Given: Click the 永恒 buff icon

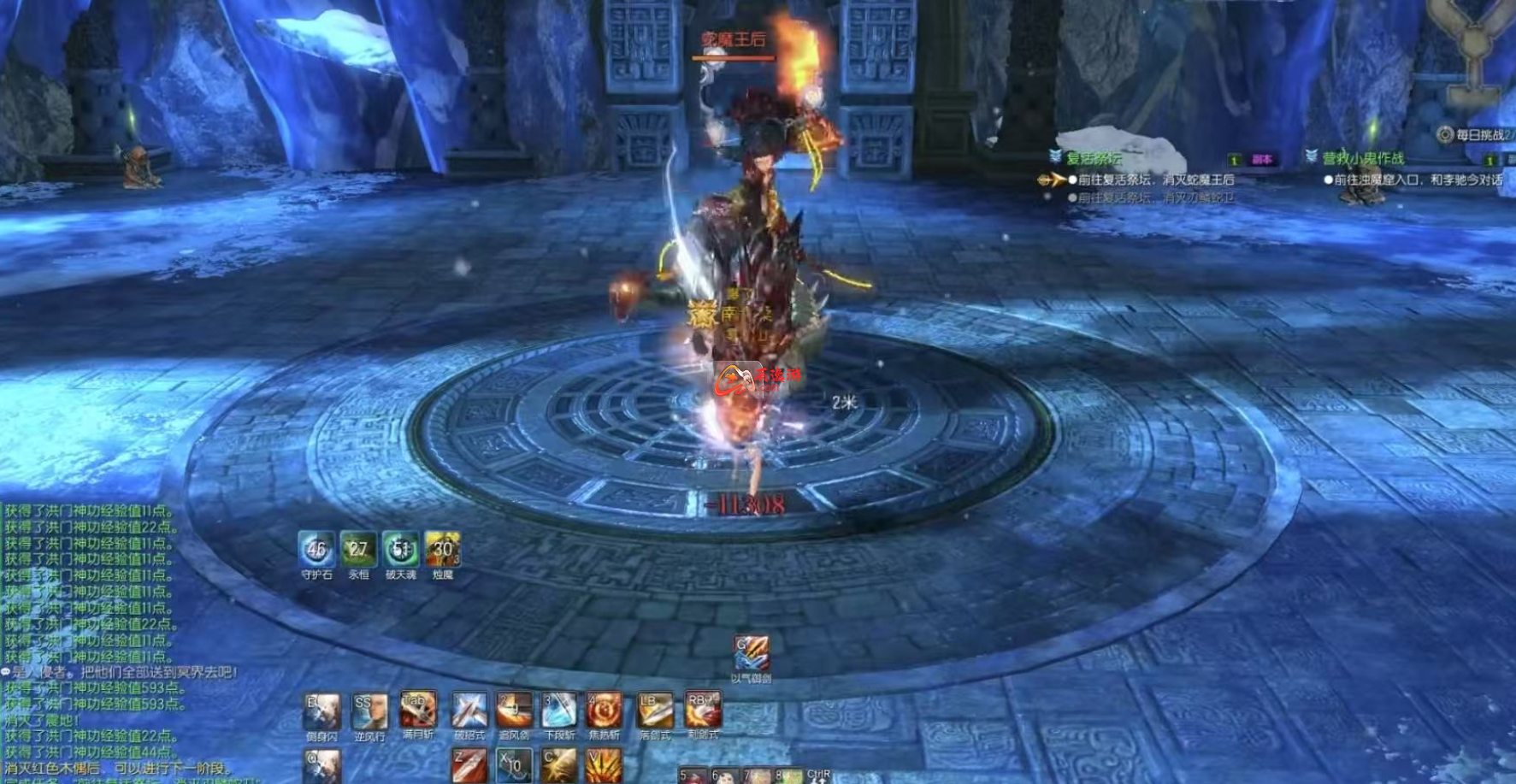Looking at the screenshot, I should click(358, 550).
